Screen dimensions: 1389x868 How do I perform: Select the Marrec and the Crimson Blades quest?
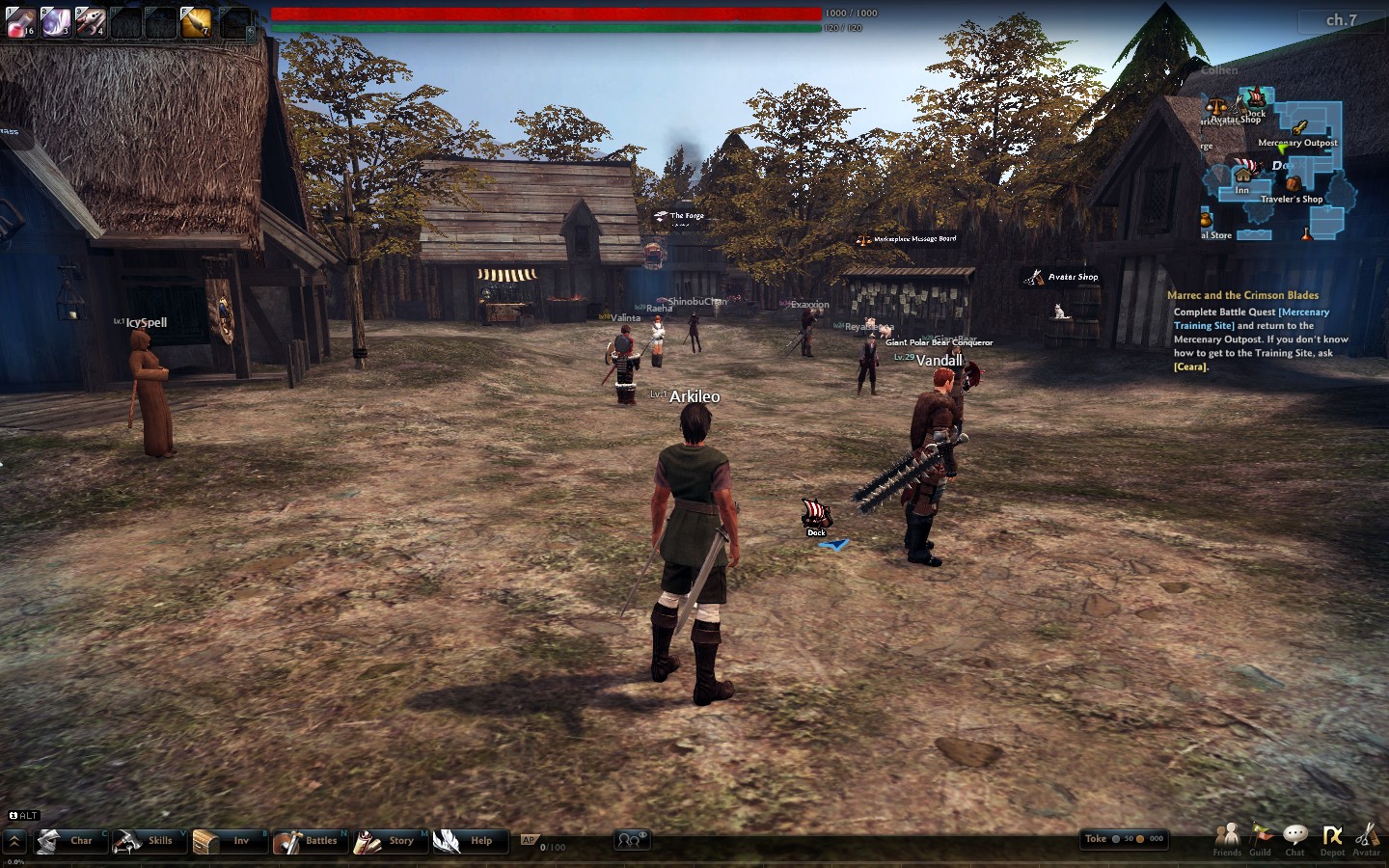[1242, 295]
